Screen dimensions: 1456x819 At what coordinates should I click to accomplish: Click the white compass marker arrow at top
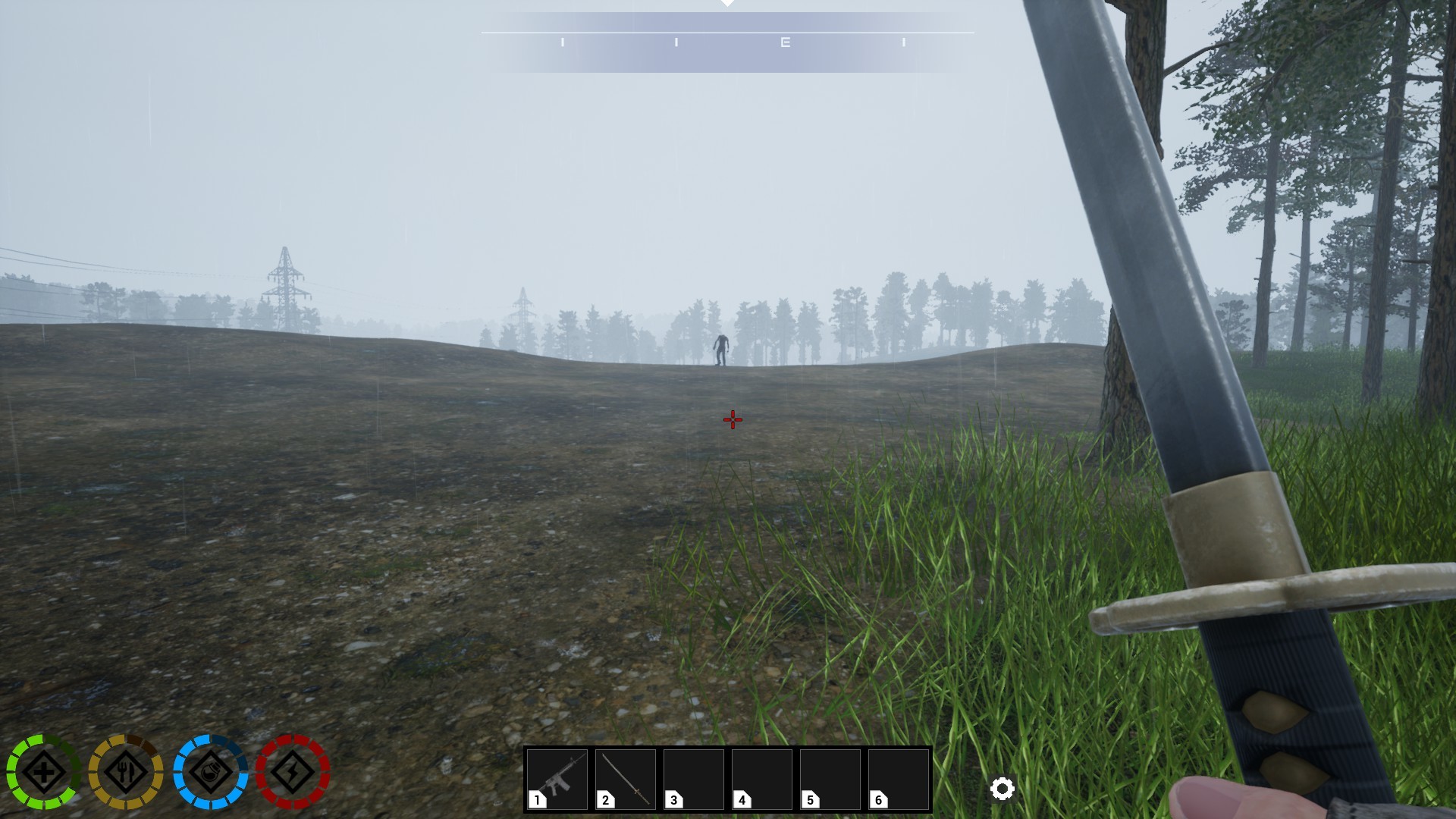click(x=728, y=4)
